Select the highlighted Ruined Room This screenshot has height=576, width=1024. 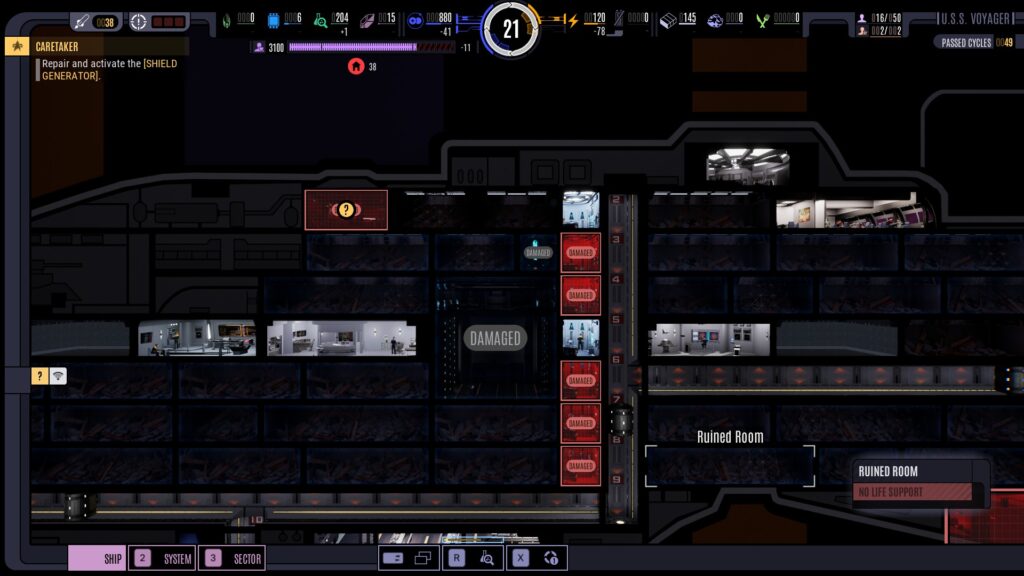point(730,465)
